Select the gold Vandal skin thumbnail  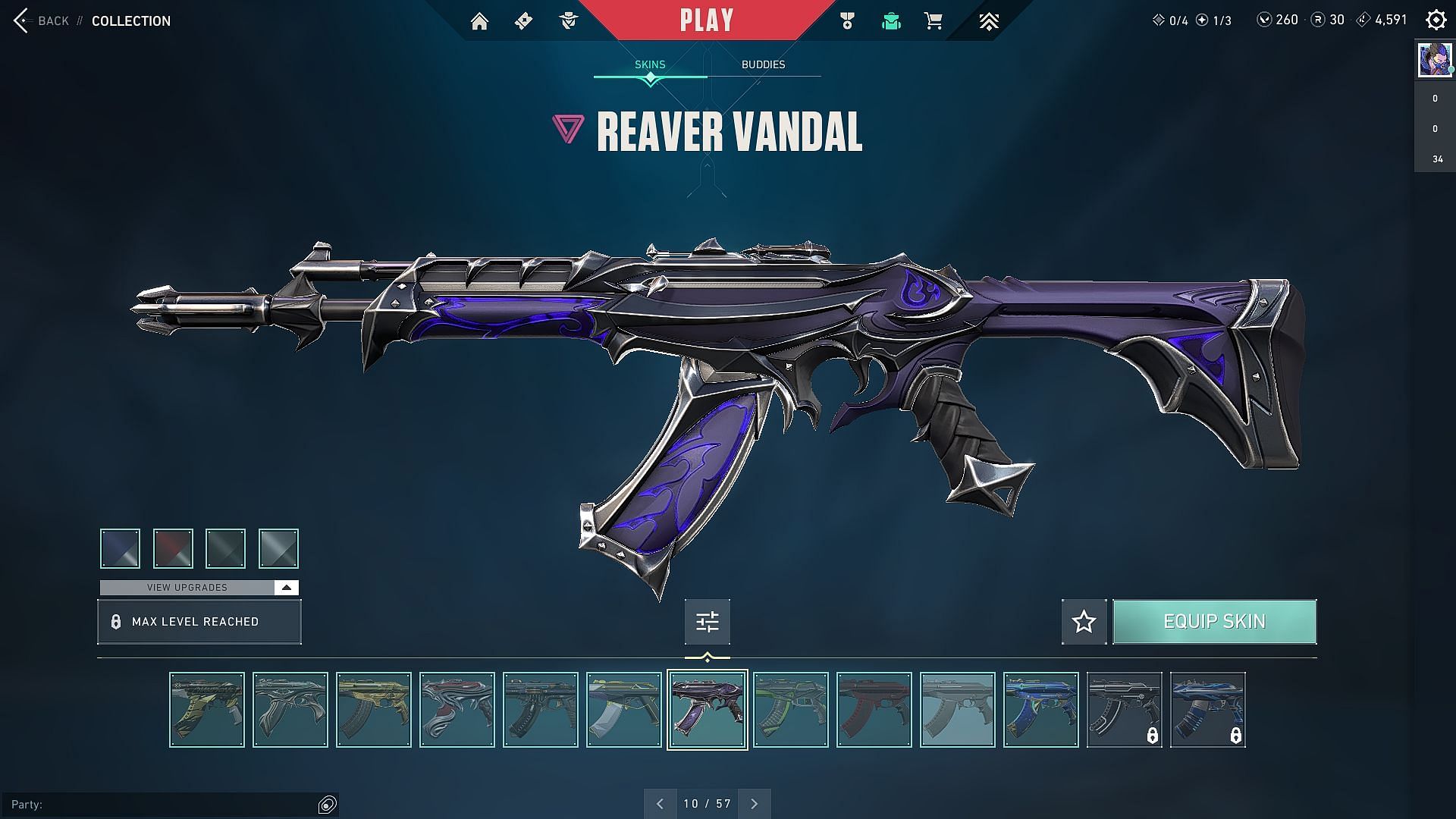tap(374, 710)
